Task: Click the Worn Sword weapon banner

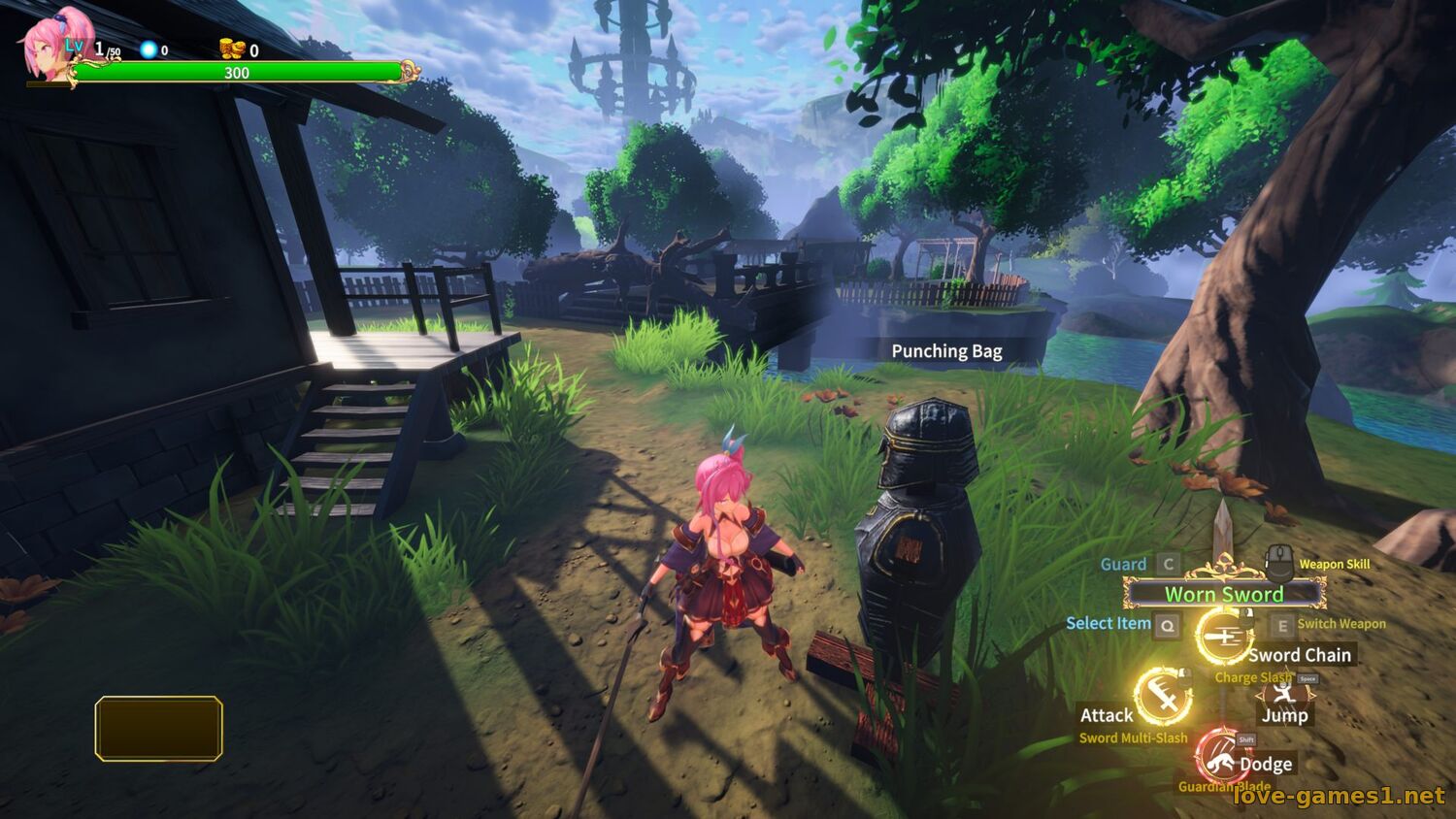Action: point(1224,594)
